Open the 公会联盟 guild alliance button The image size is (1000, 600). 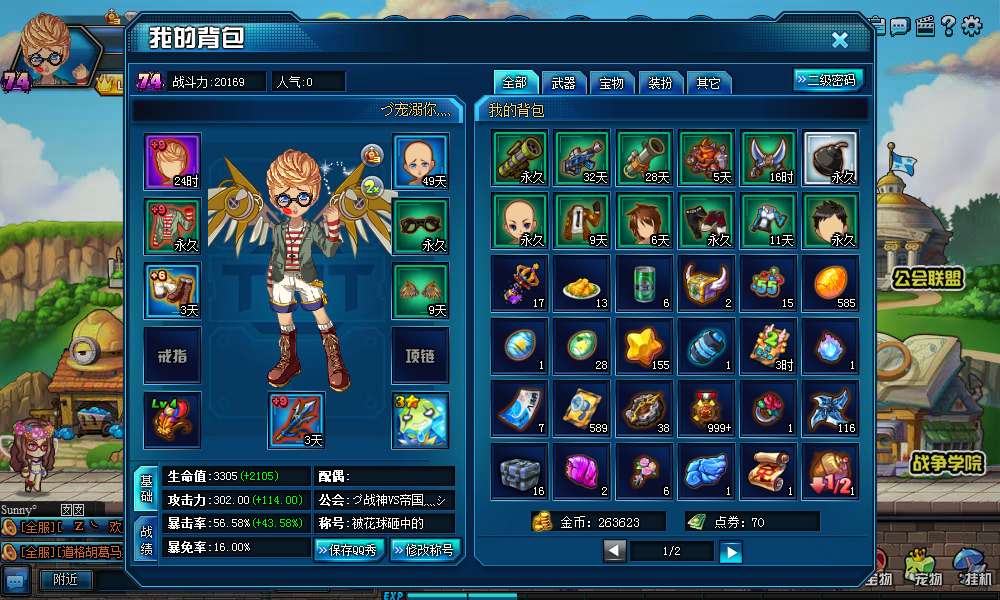click(928, 278)
